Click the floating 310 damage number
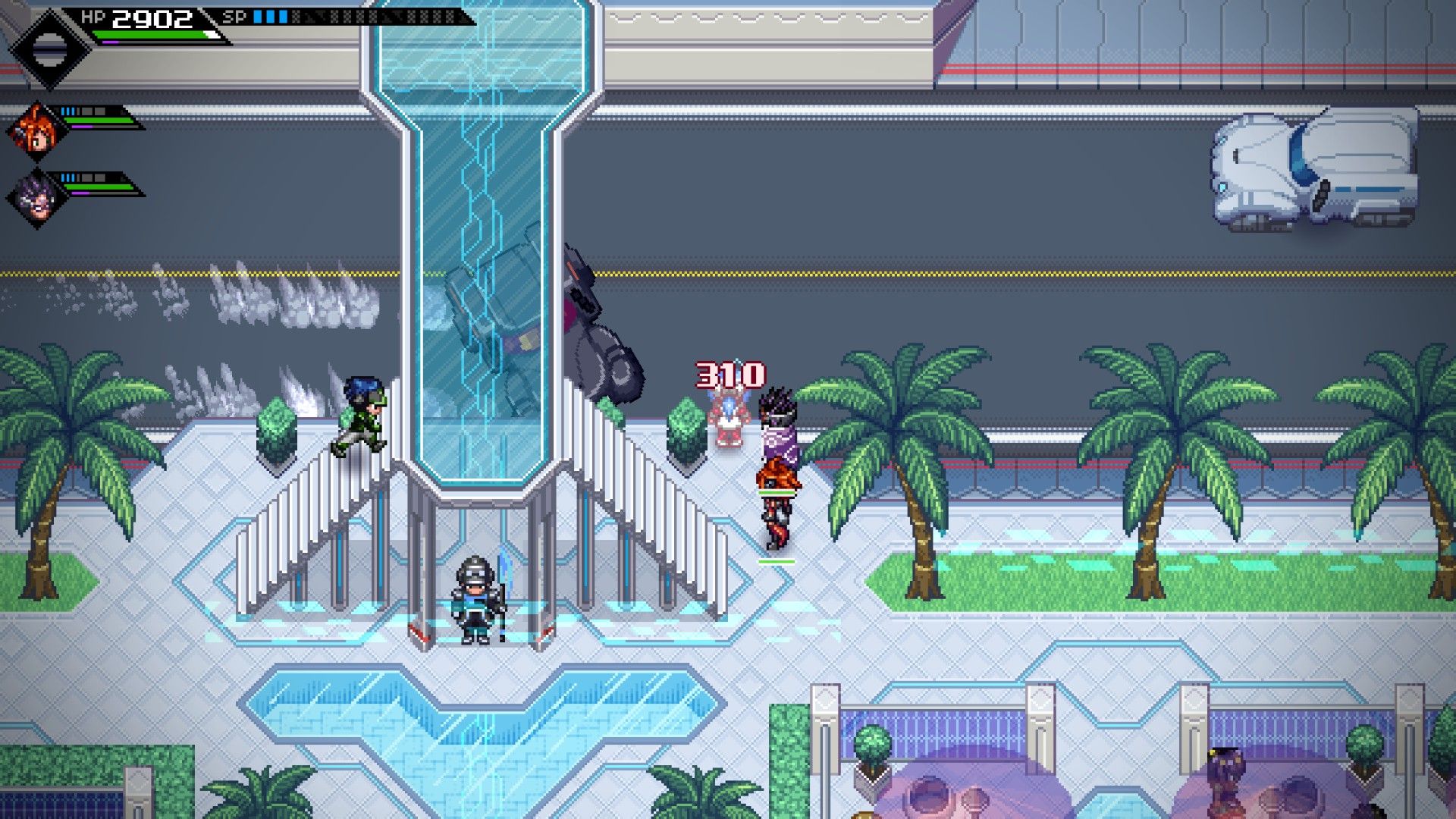This screenshot has height=819, width=1456. (x=730, y=373)
